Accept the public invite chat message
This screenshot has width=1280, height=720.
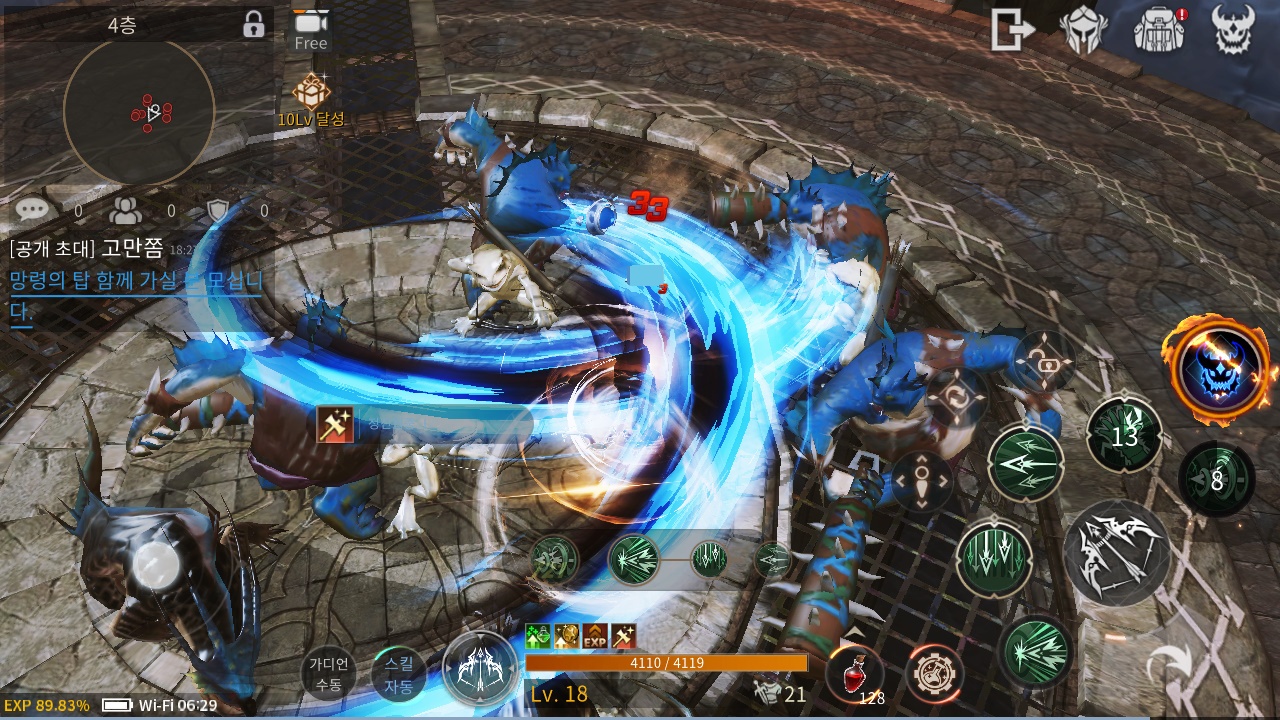[x=135, y=282]
